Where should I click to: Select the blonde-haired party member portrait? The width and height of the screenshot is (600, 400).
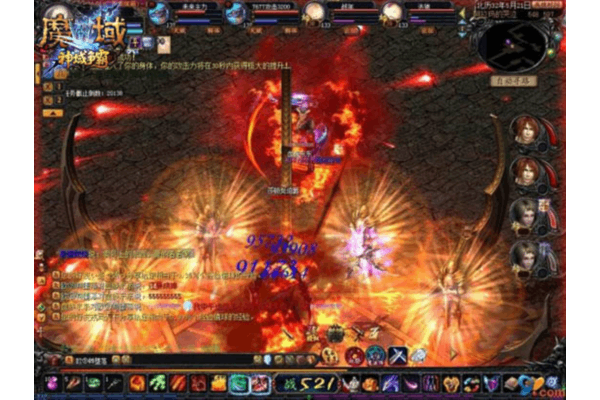(524, 214)
